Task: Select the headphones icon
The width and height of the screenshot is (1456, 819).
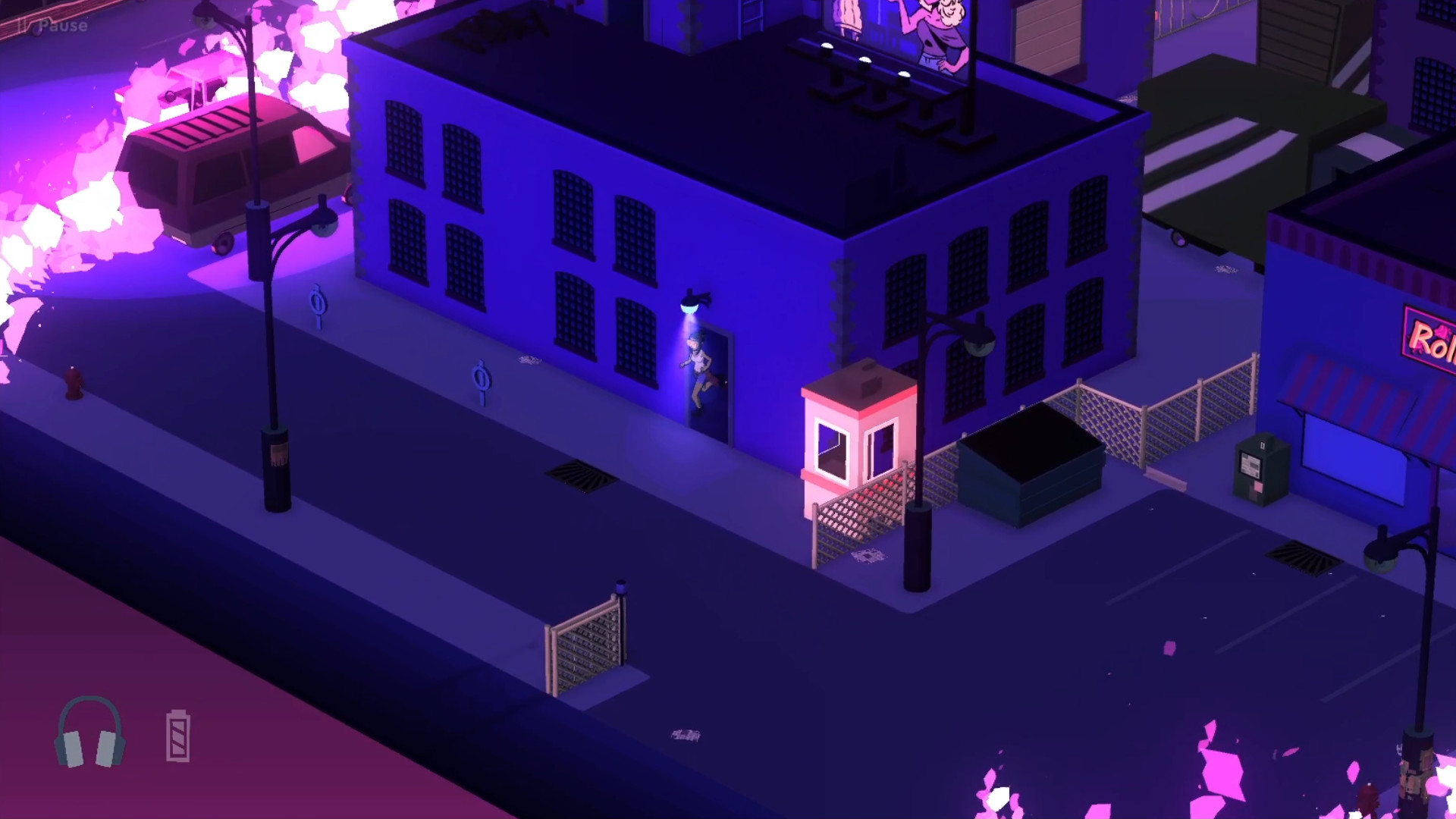Action: point(89,733)
